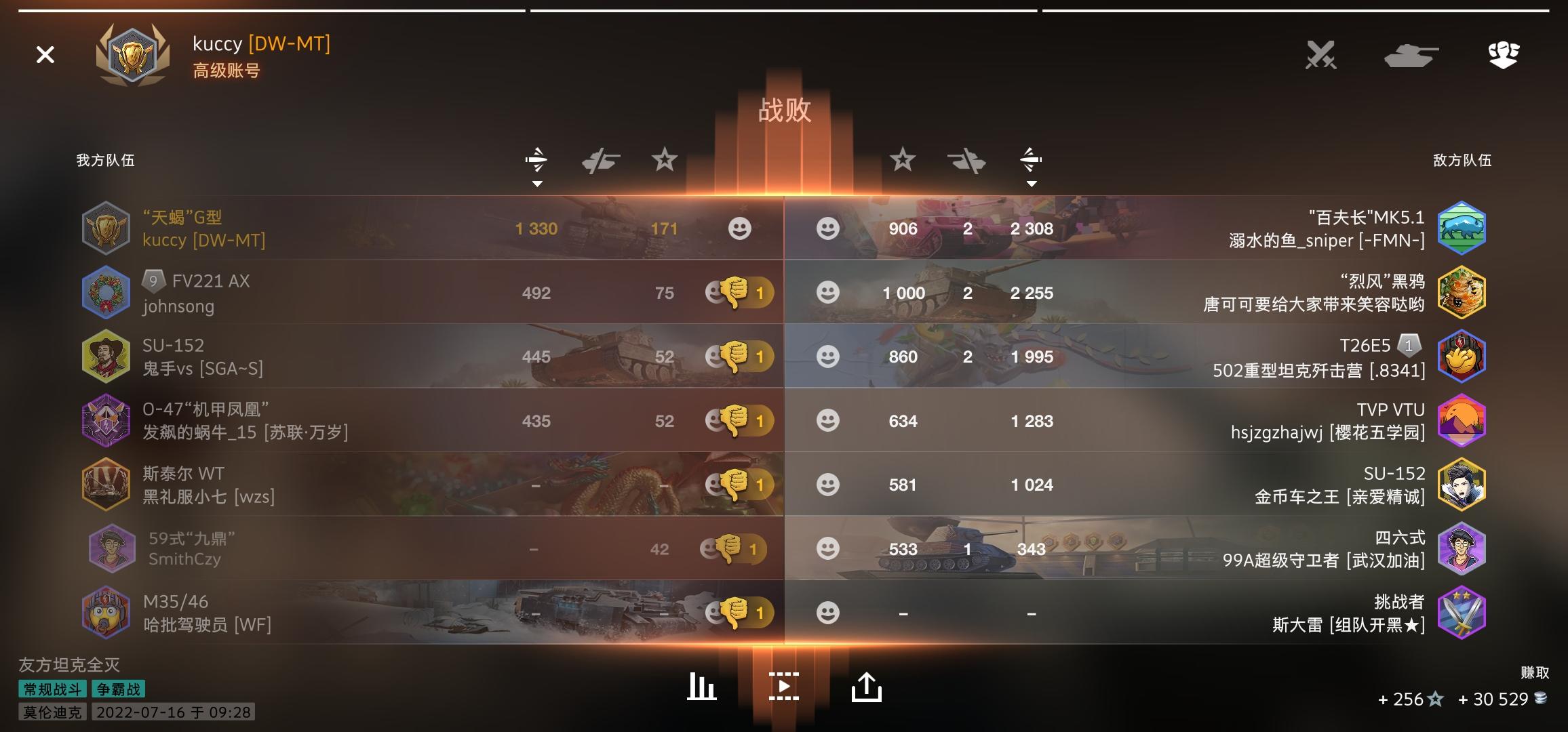Viewport: 1568px width, 732px height.
Task: Click the smiley rating for 金币车之王
Action: click(827, 485)
